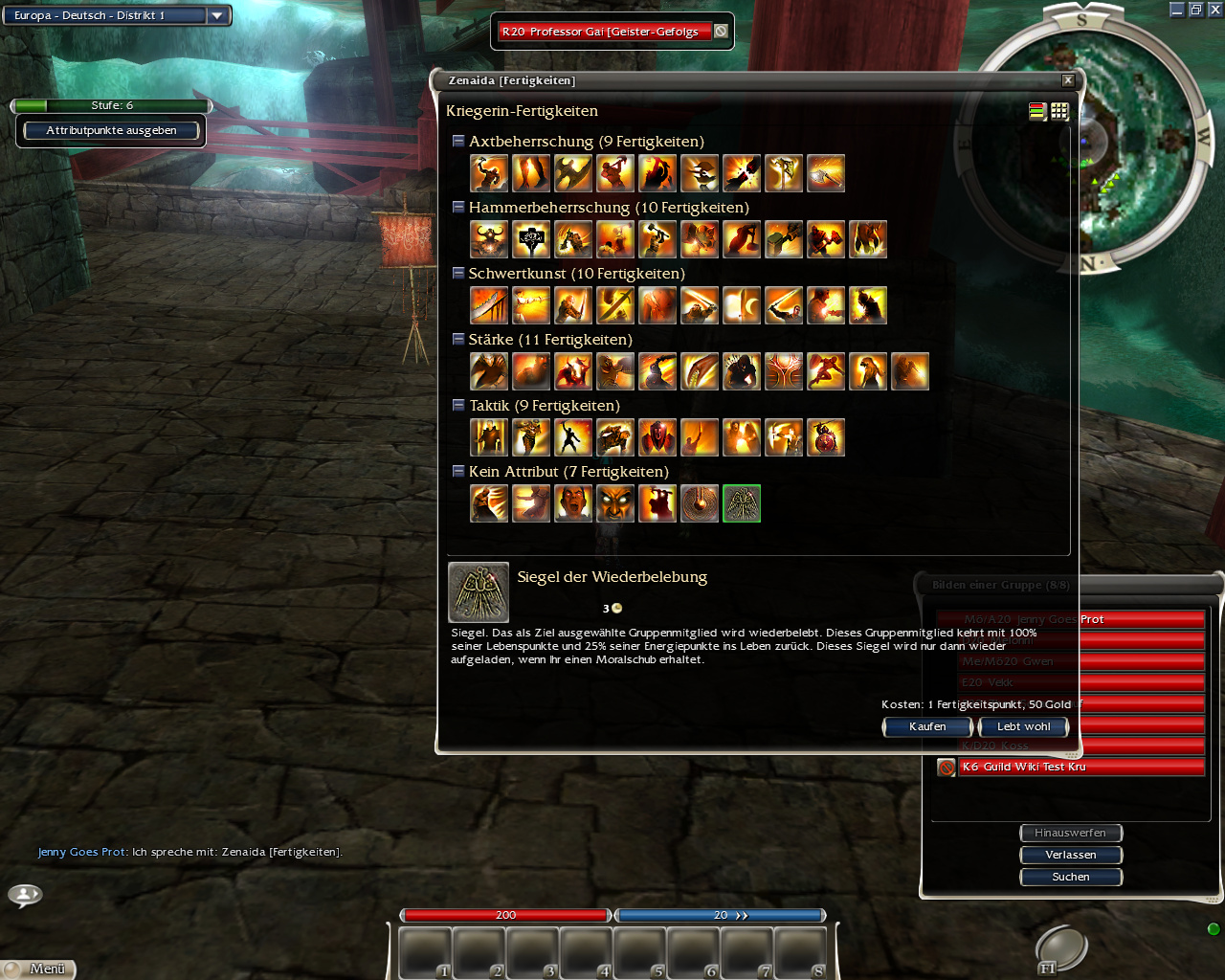Collapse the Kein Attribut skill category

tap(458, 471)
